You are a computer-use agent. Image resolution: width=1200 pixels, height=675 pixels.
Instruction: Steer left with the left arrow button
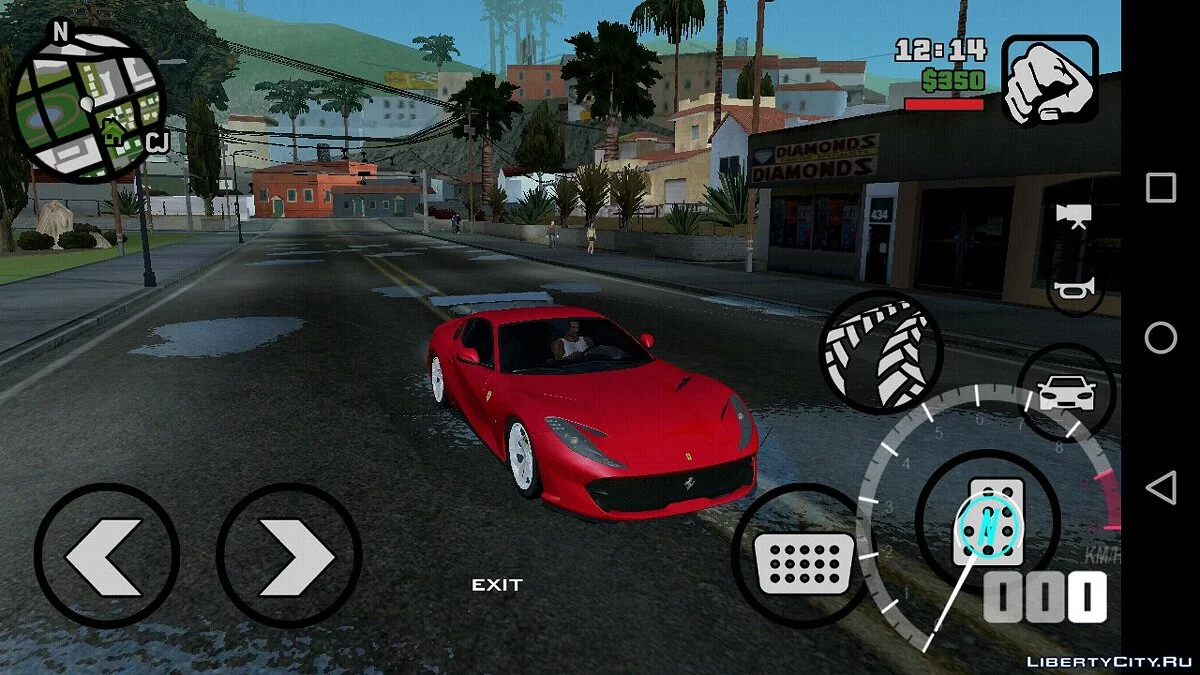106,556
